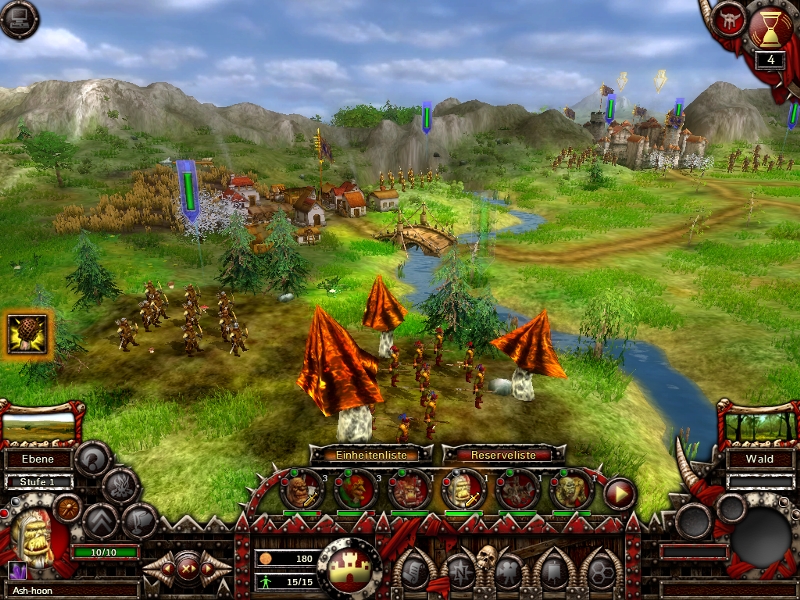Viewport: 800px width, 600px height.
Task: Select the unit portrait with the gold sword
Action: (x=463, y=489)
